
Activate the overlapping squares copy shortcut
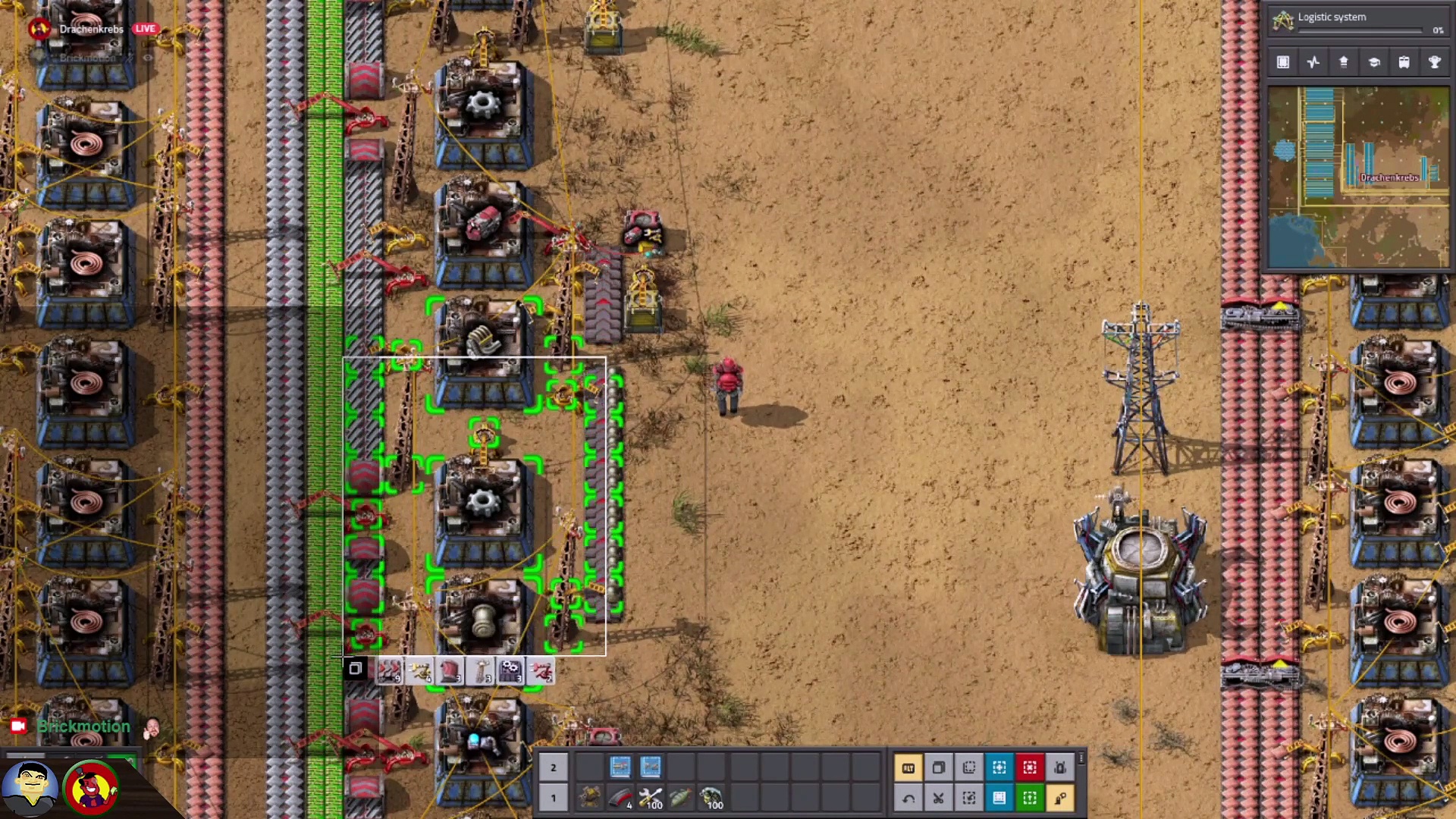[939, 767]
